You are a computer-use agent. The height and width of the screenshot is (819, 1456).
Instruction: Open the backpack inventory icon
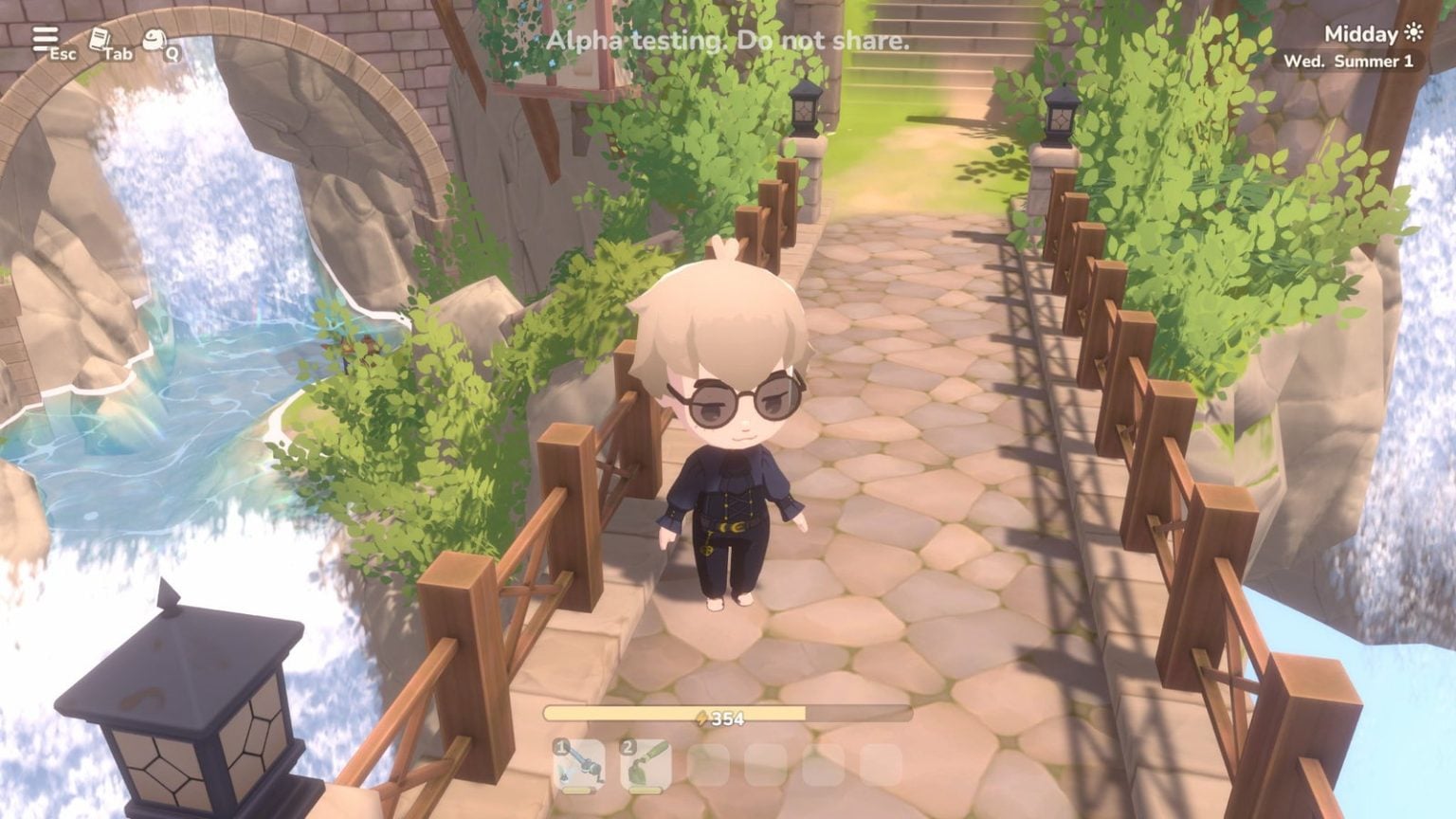pos(154,40)
